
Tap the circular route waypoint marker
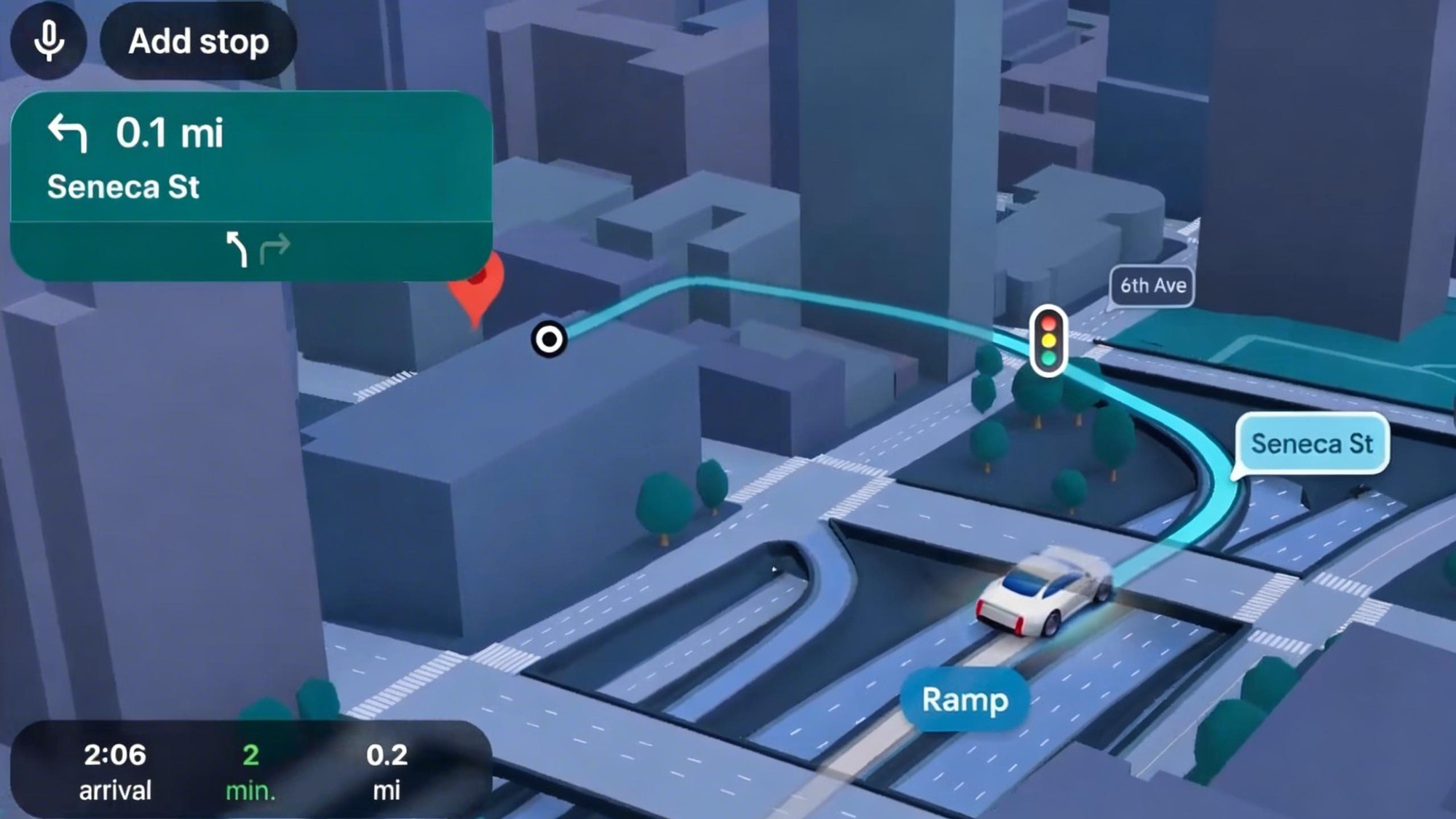pyautogui.click(x=549, y=339)
